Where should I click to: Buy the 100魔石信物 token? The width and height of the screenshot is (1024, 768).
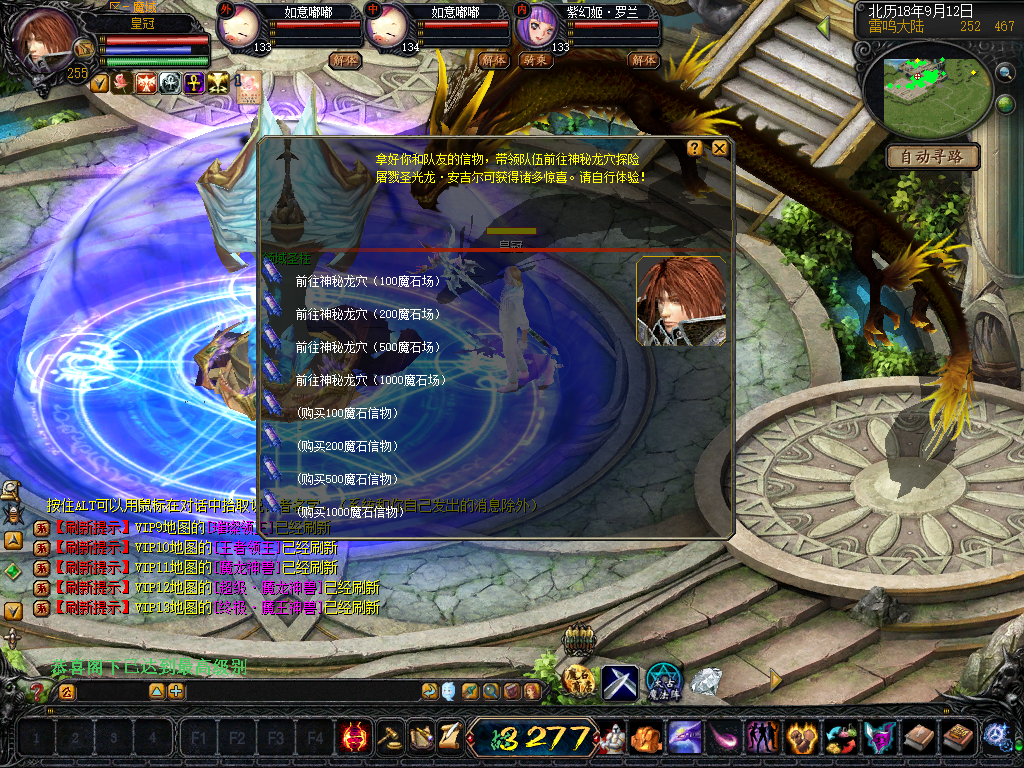point(348,413)
